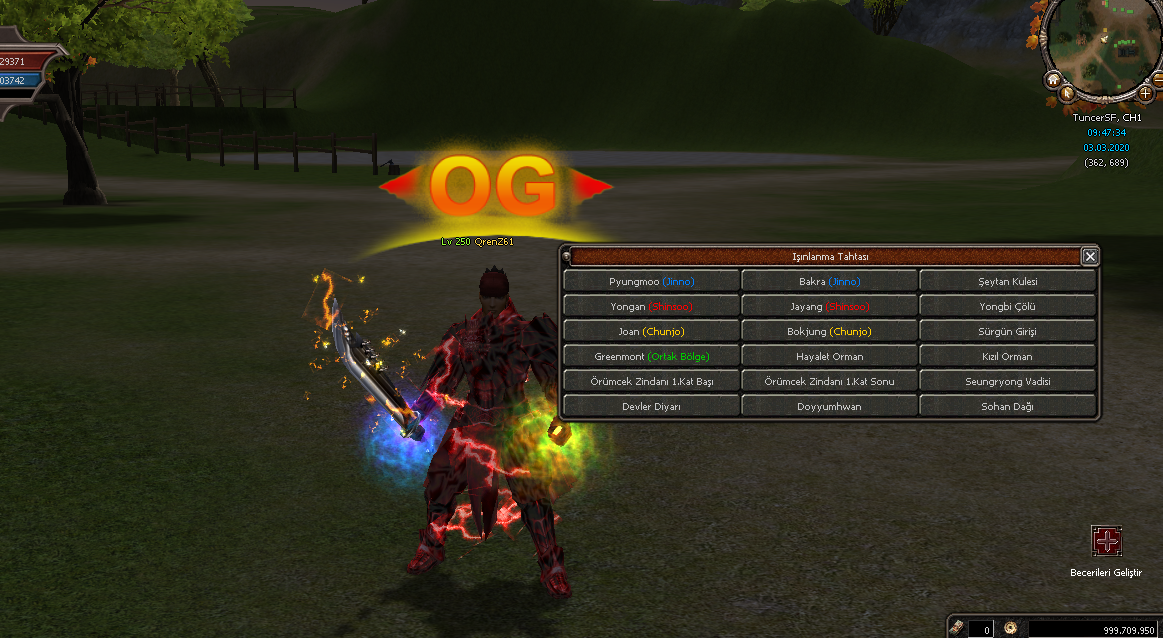The width and height of the screenshot is (1163, 638).
Task: Select Joan (Chunjo) teleport
Action: point(651,331)
